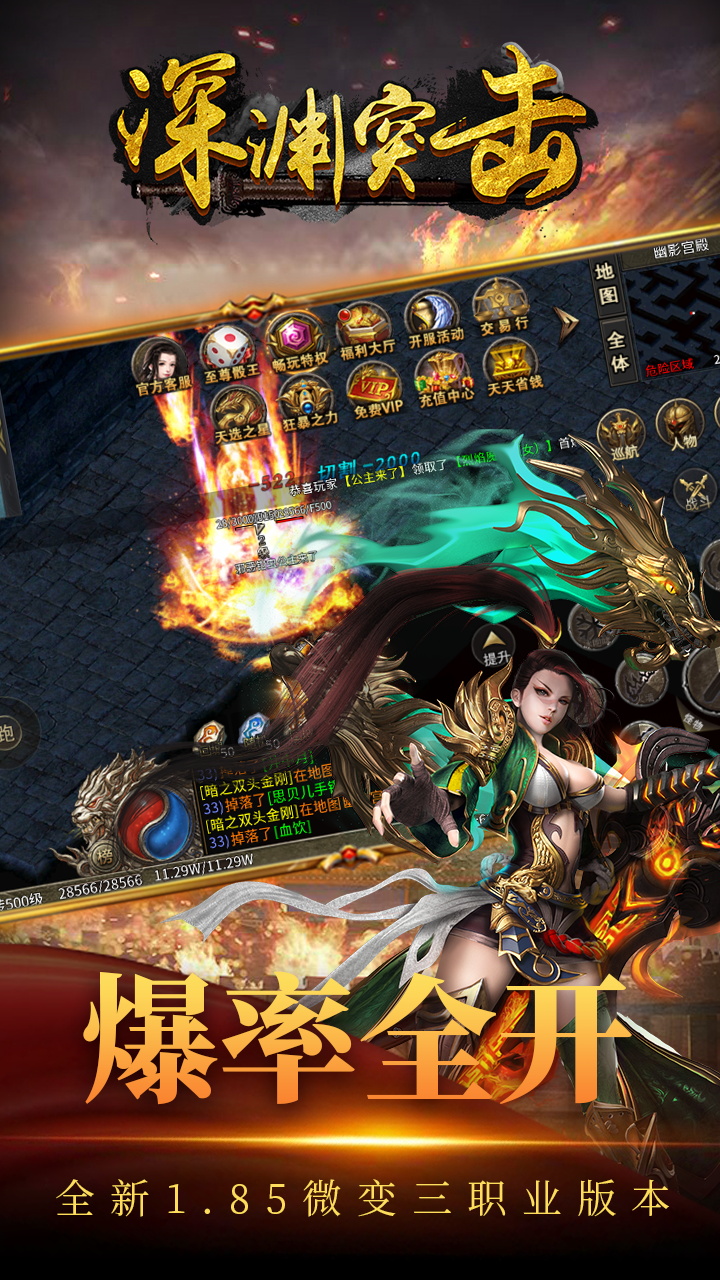Open the 充值中心 recharge center
Viewport: 720px width, 1280px height.
(x=443, y=378)
